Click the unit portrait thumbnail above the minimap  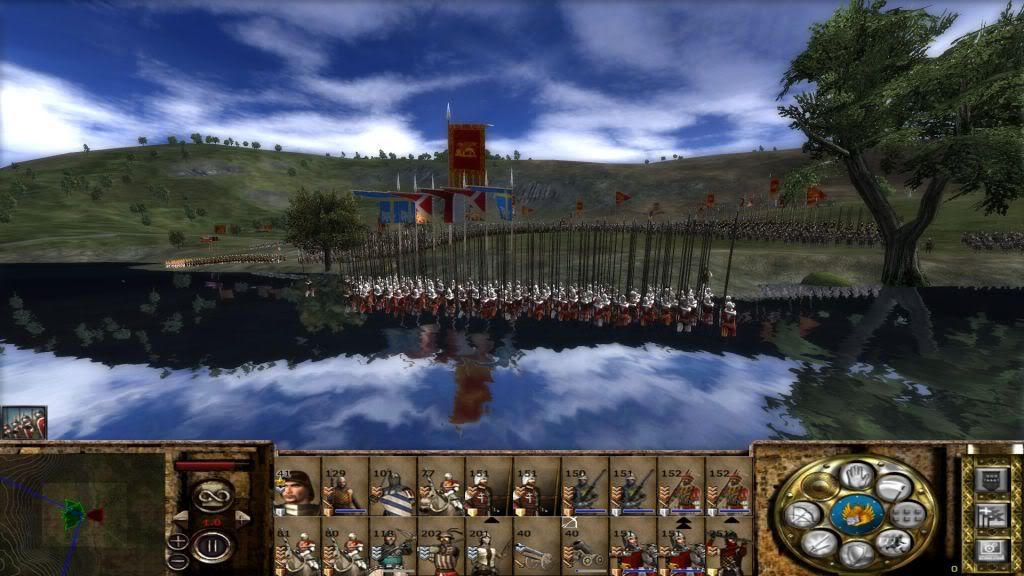coord(24,423)
